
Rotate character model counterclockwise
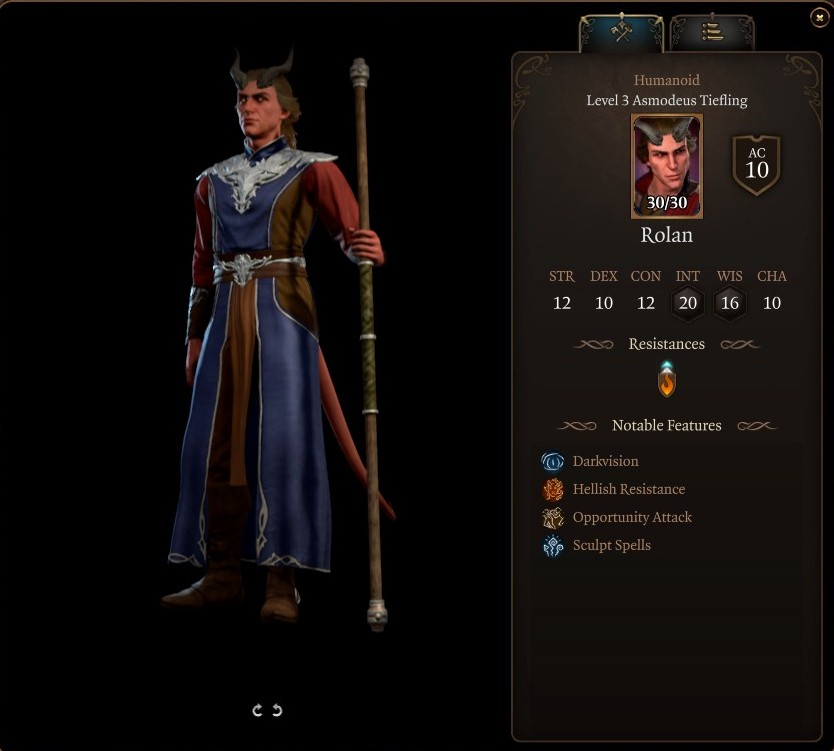click(x=277, y=710)
